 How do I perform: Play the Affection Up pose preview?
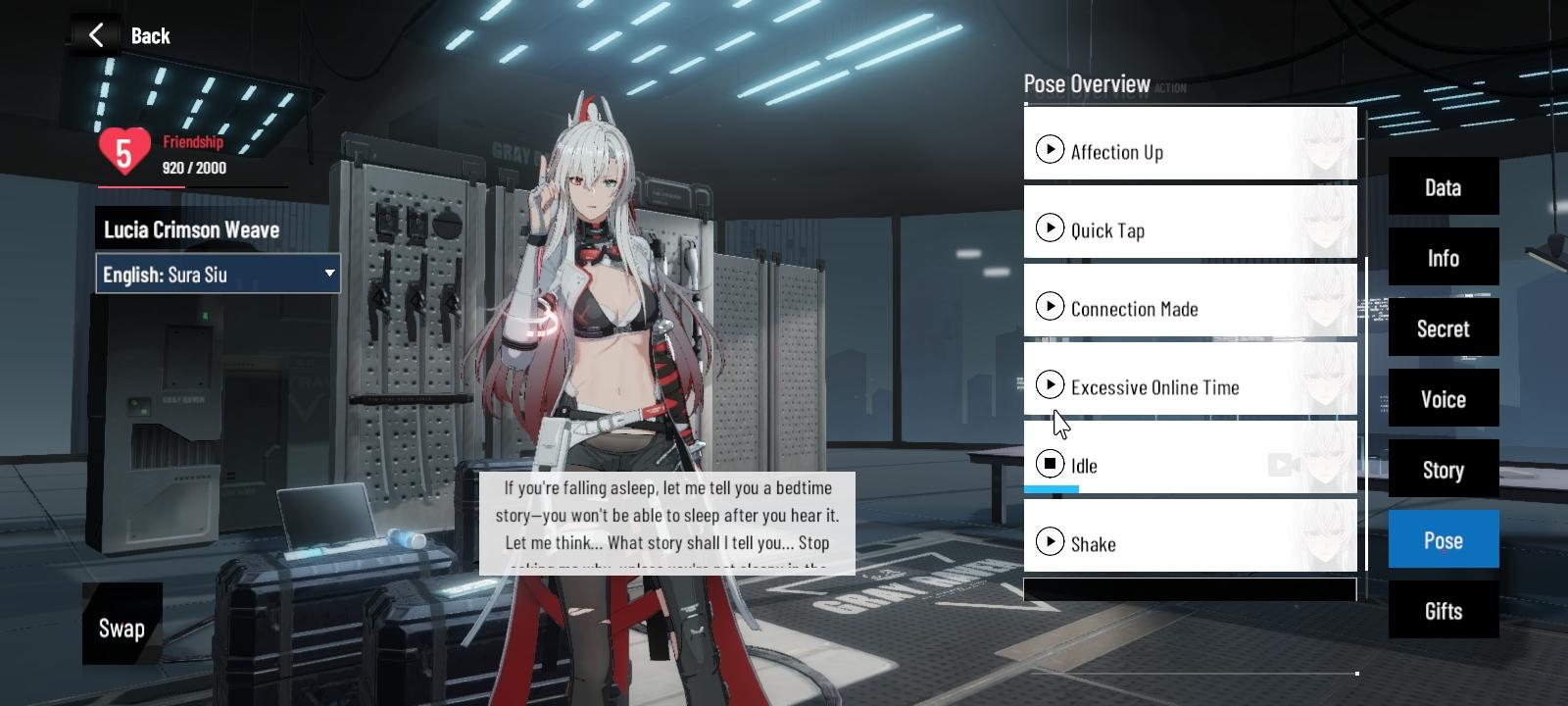(1052, 149)
